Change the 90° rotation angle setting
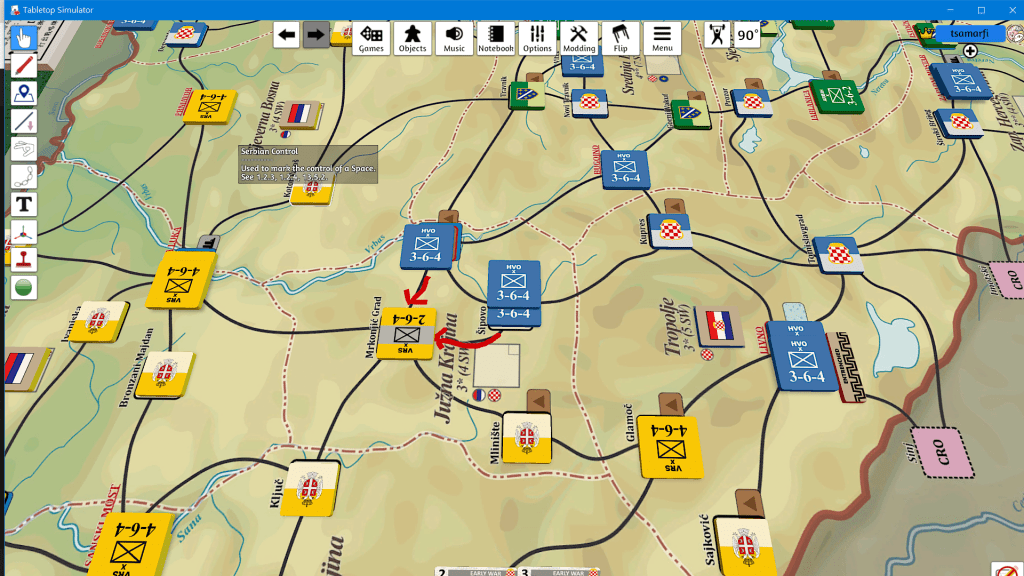 point(748,35)
